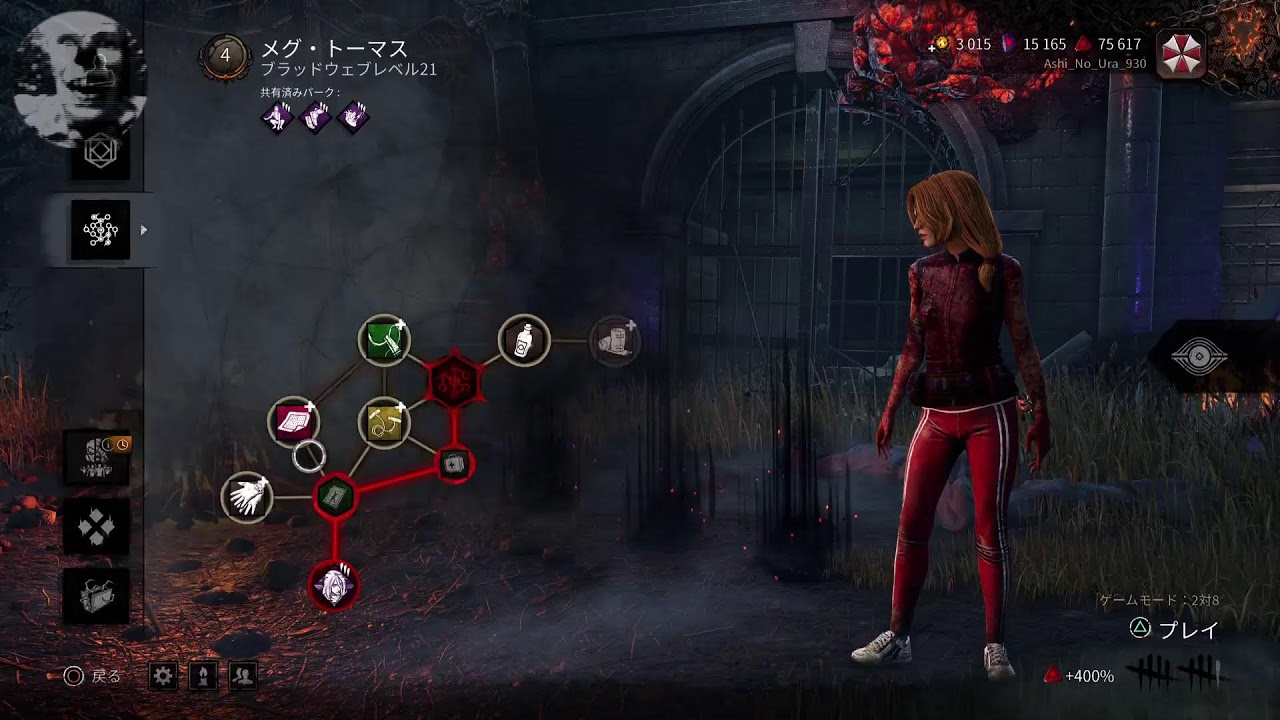
Task: Click the red center node of the bloodweb
Action: [x=455, y=380]
